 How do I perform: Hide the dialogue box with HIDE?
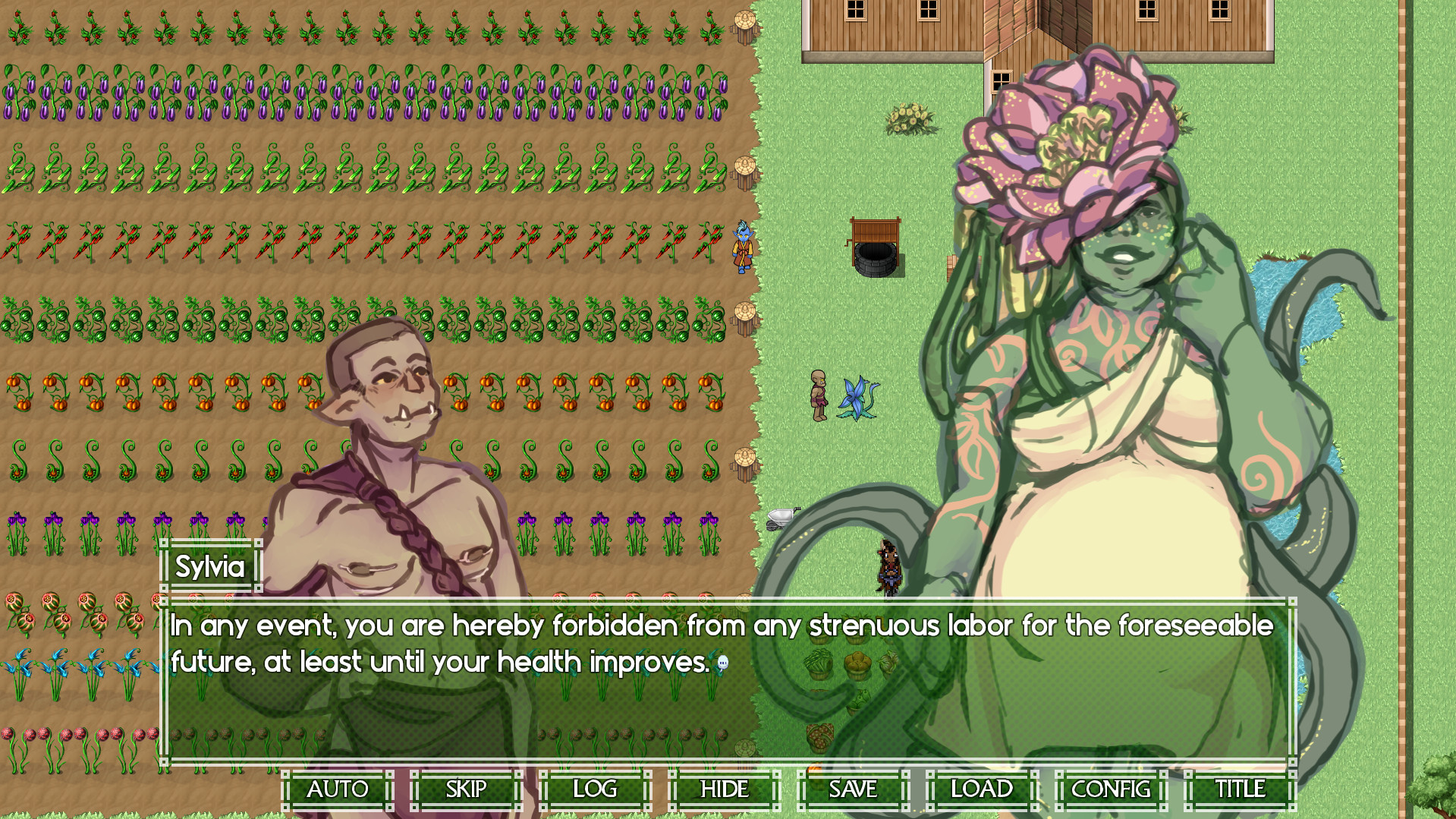pos(724,789)
